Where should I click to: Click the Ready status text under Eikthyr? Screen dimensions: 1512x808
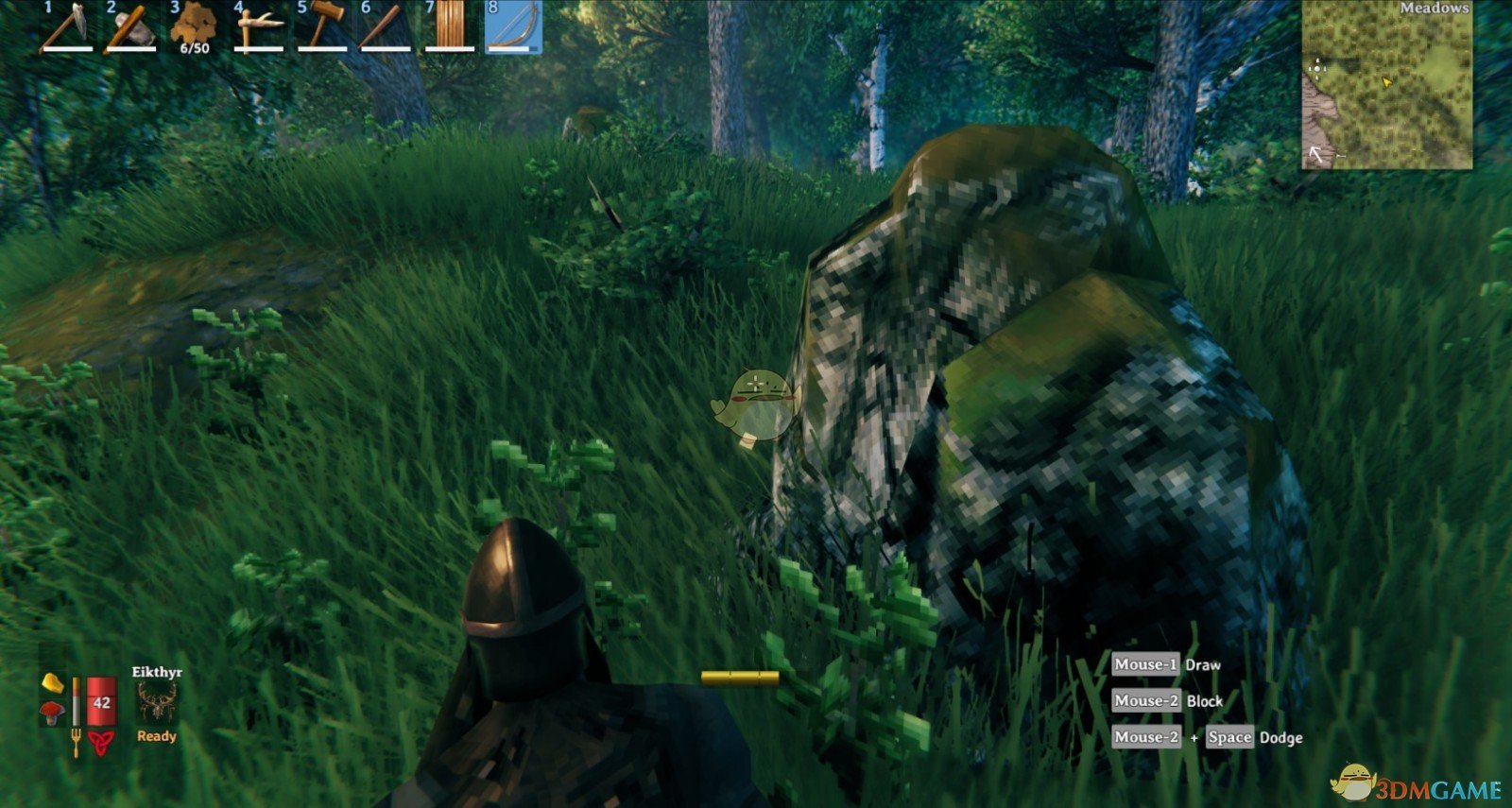click(156, 735)
